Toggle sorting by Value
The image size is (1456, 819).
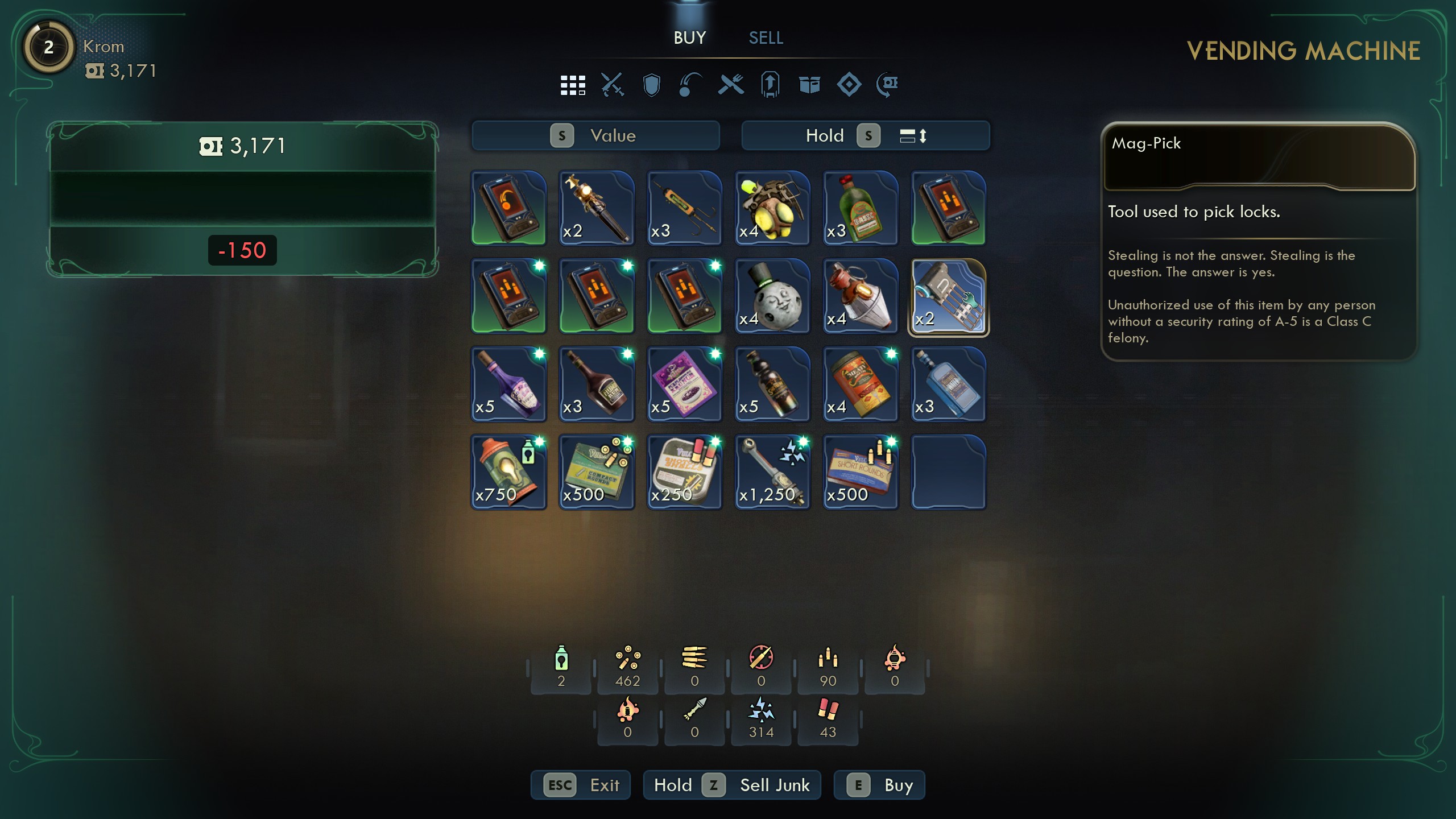tap(595, 135)
